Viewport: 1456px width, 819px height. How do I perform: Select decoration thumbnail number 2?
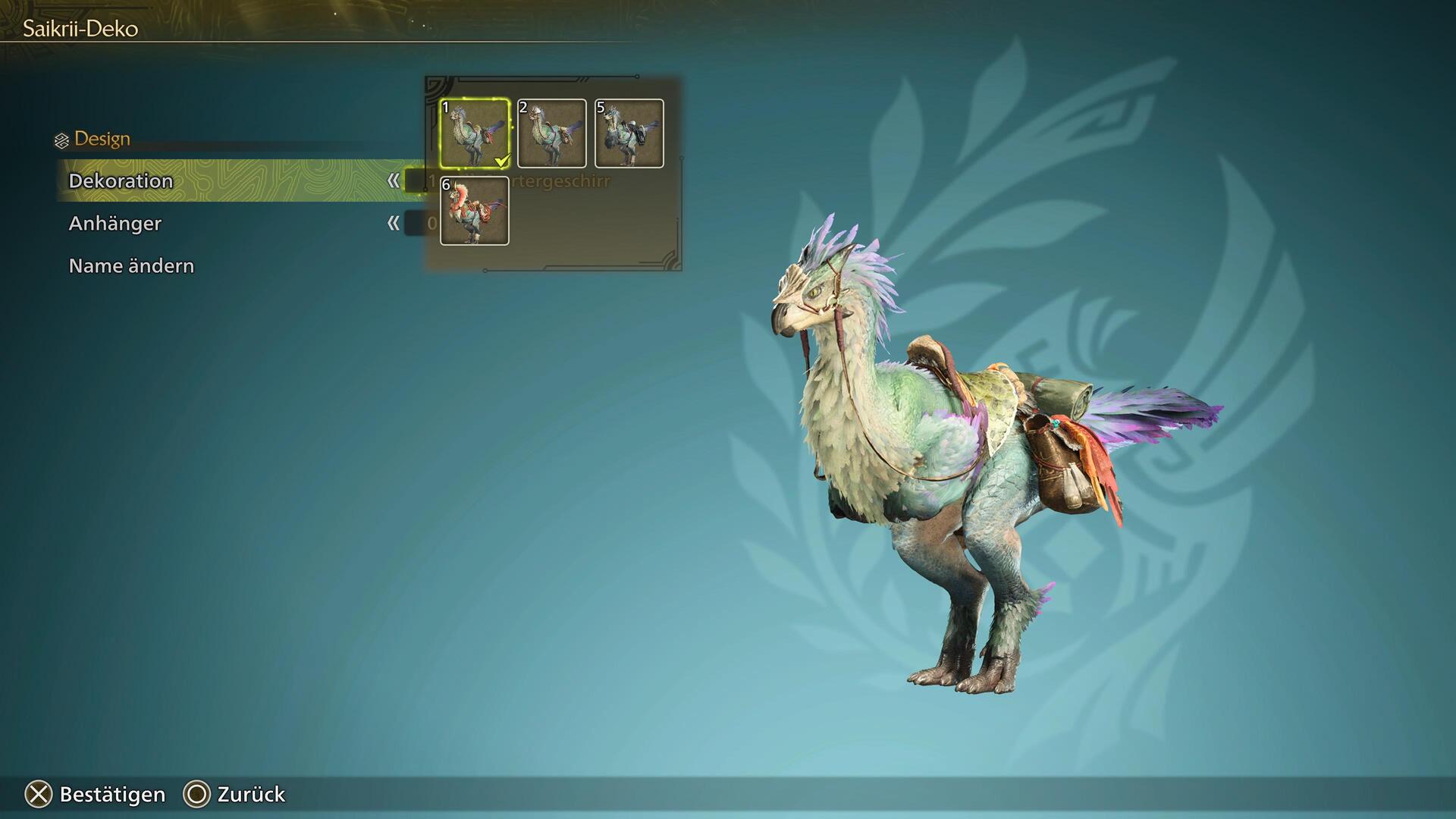552,133
